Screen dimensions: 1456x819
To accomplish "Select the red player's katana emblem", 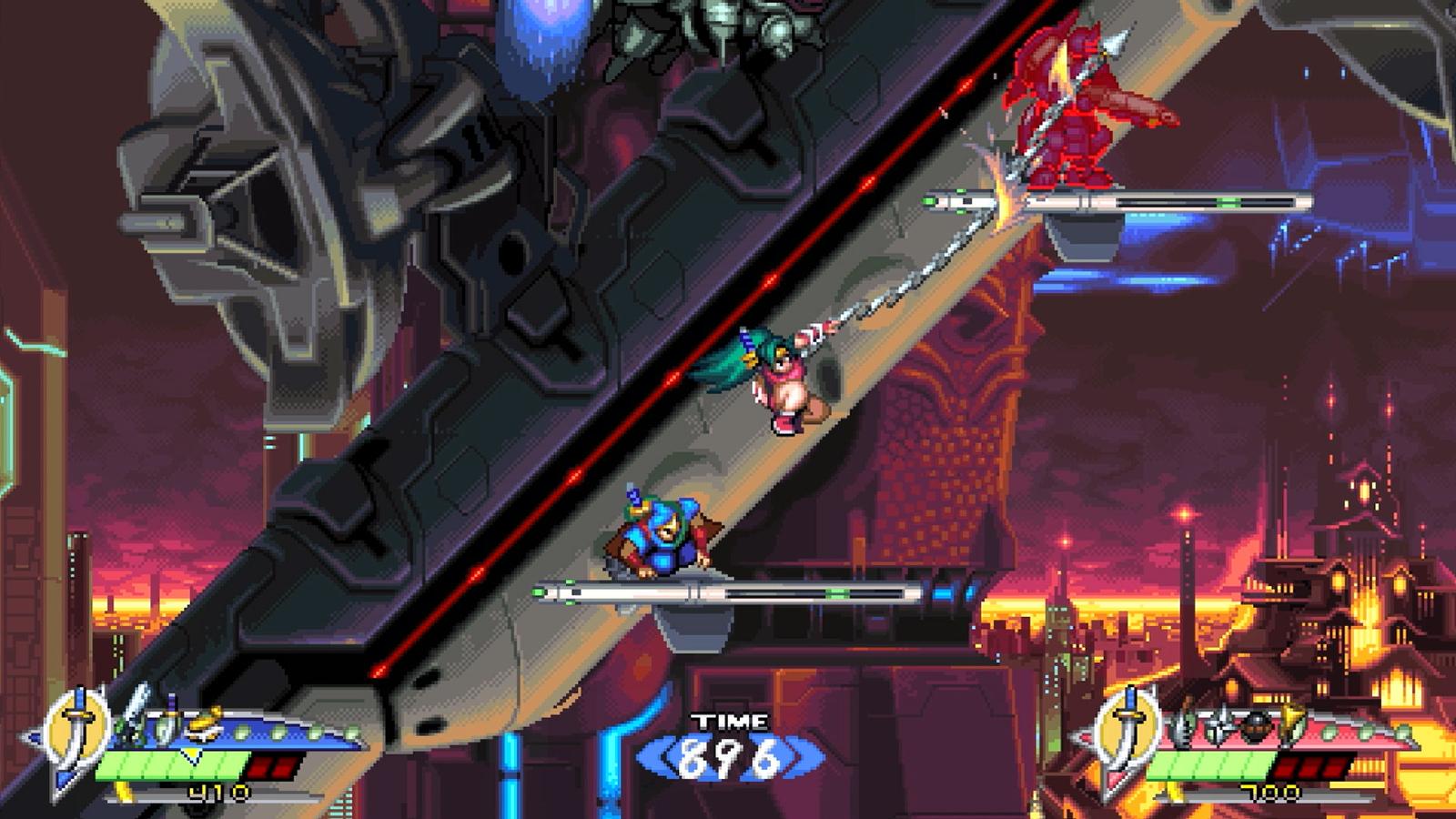I will click(x=1128, y=728).
